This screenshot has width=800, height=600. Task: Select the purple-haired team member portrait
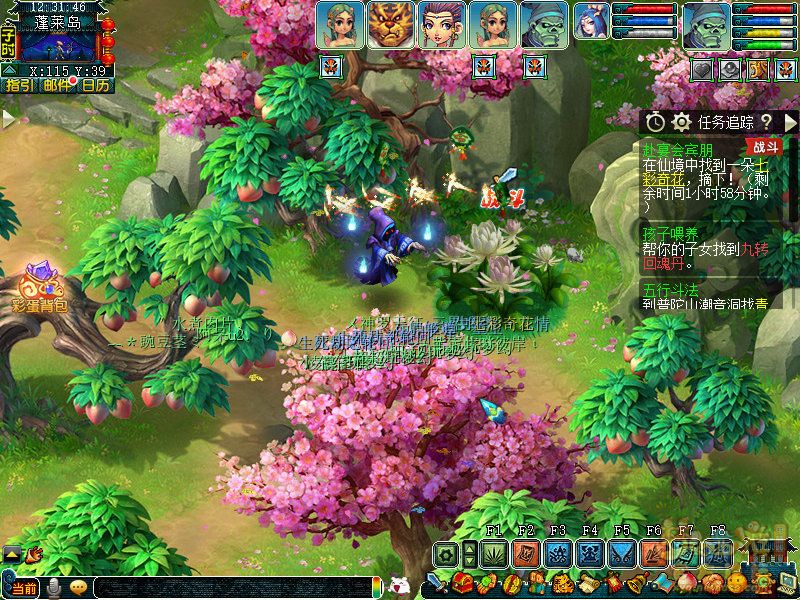442,25
